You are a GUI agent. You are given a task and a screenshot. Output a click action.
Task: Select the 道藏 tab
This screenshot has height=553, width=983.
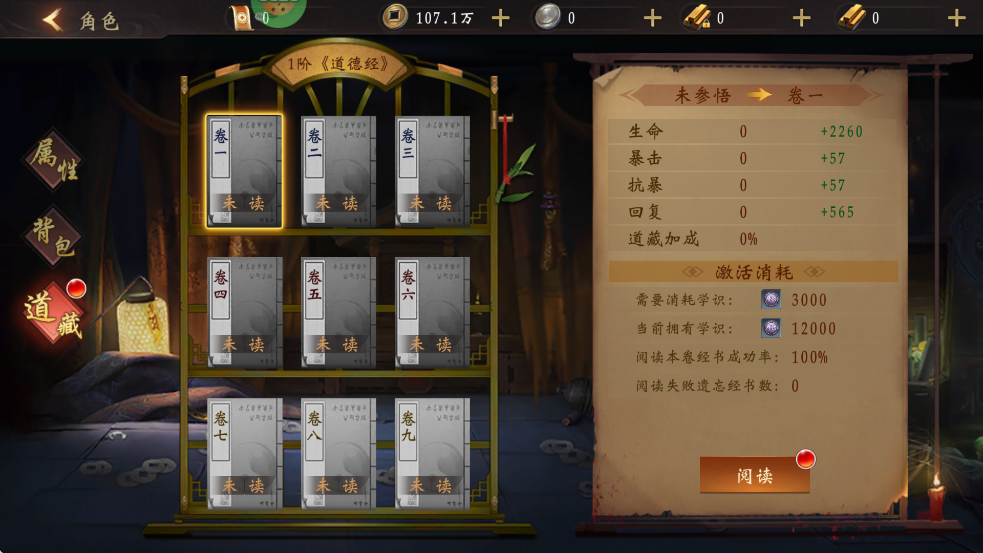click(53, 312)
